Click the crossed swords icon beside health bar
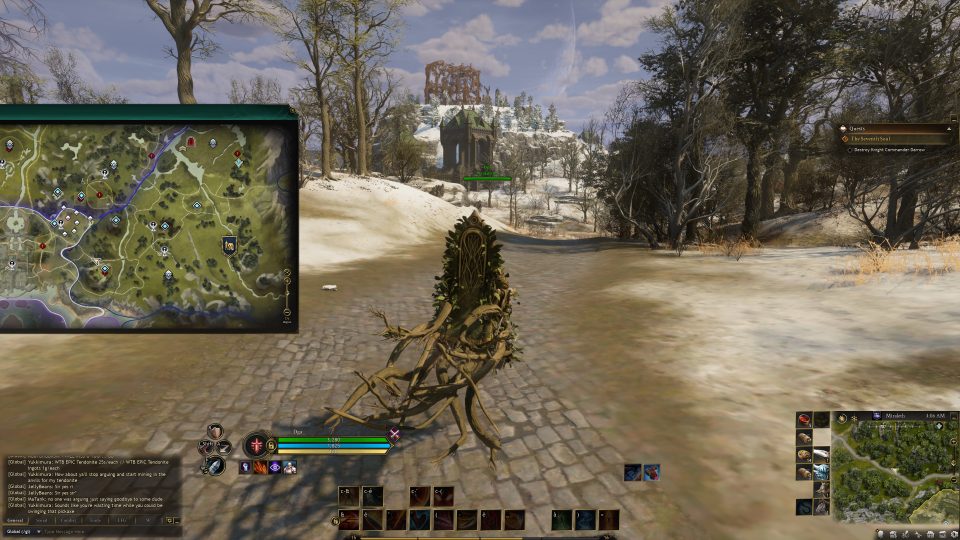Screen dimensions: 960x540 pos(394,434)
